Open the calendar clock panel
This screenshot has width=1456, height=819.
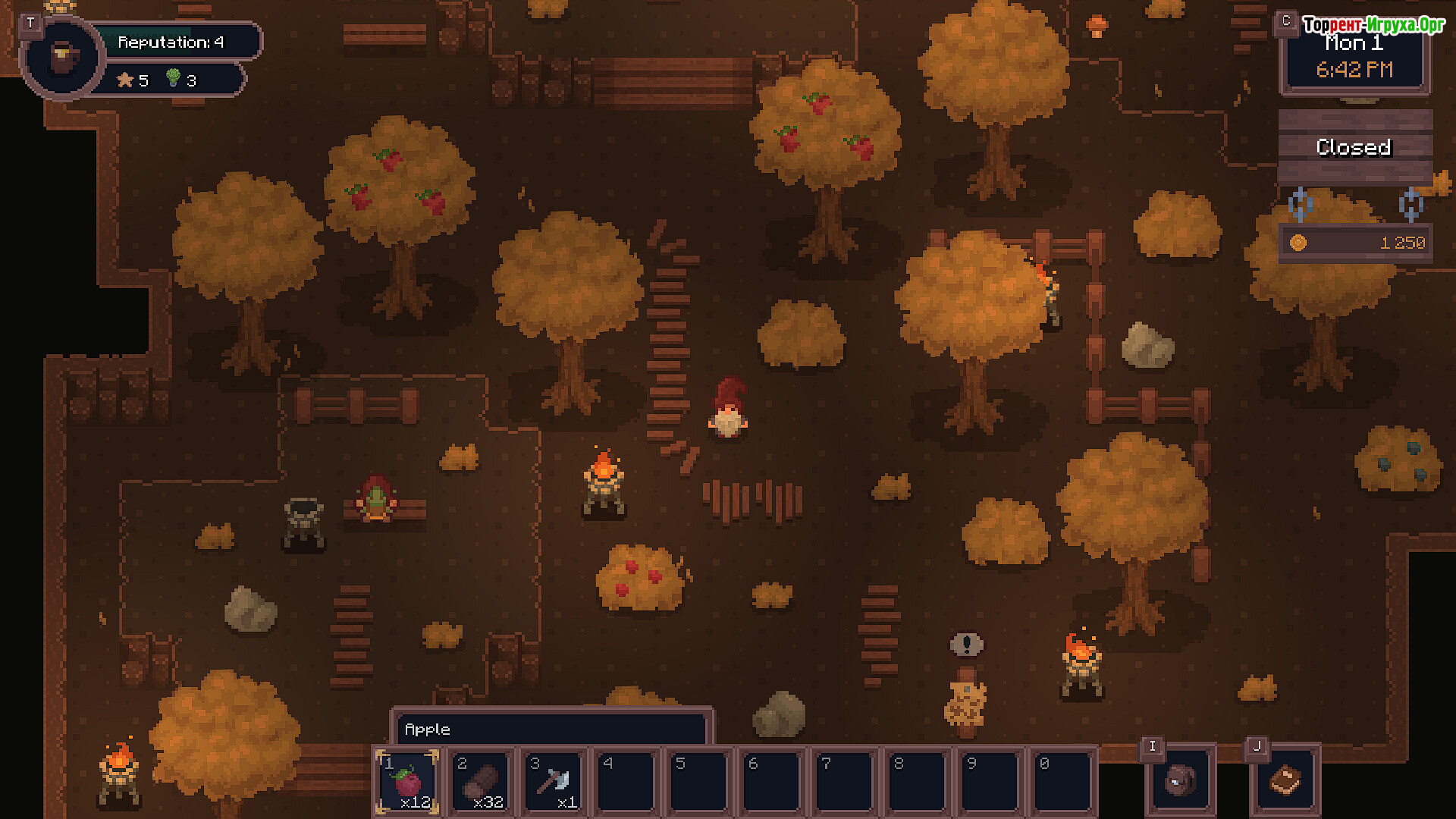[1354, 58]
